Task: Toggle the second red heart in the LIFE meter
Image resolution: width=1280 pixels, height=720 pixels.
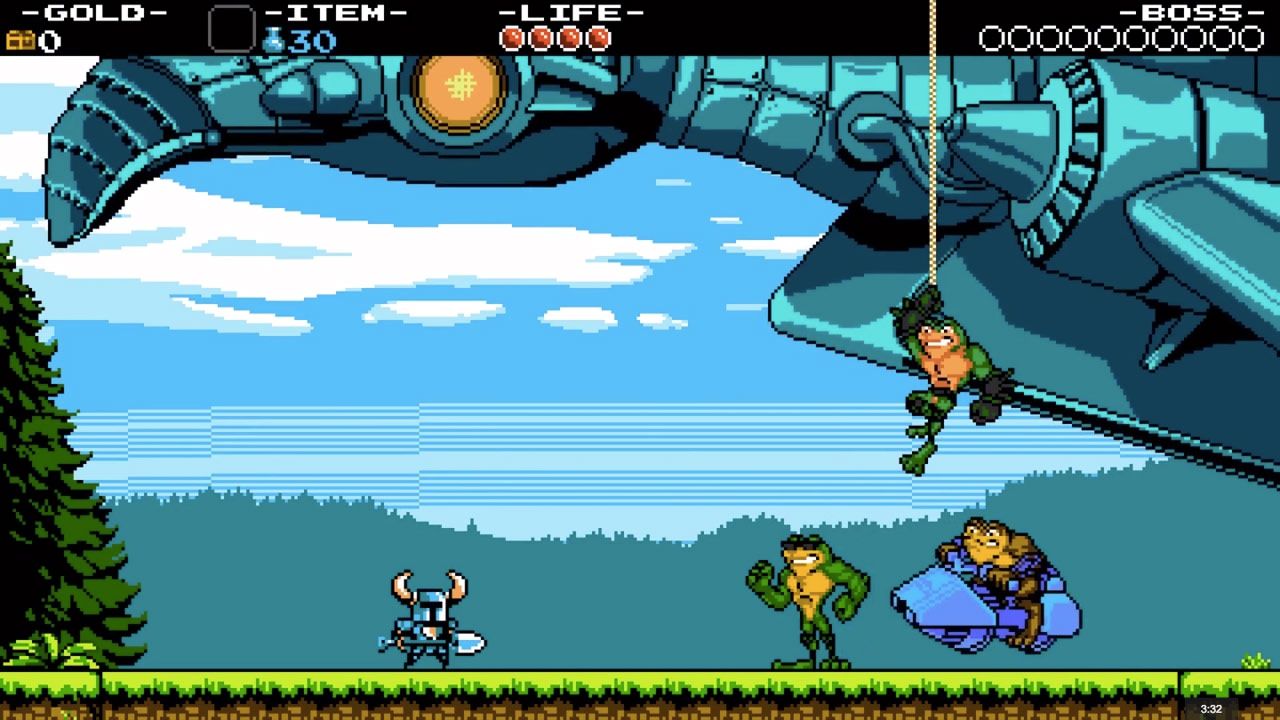Action: coord(540,37)
